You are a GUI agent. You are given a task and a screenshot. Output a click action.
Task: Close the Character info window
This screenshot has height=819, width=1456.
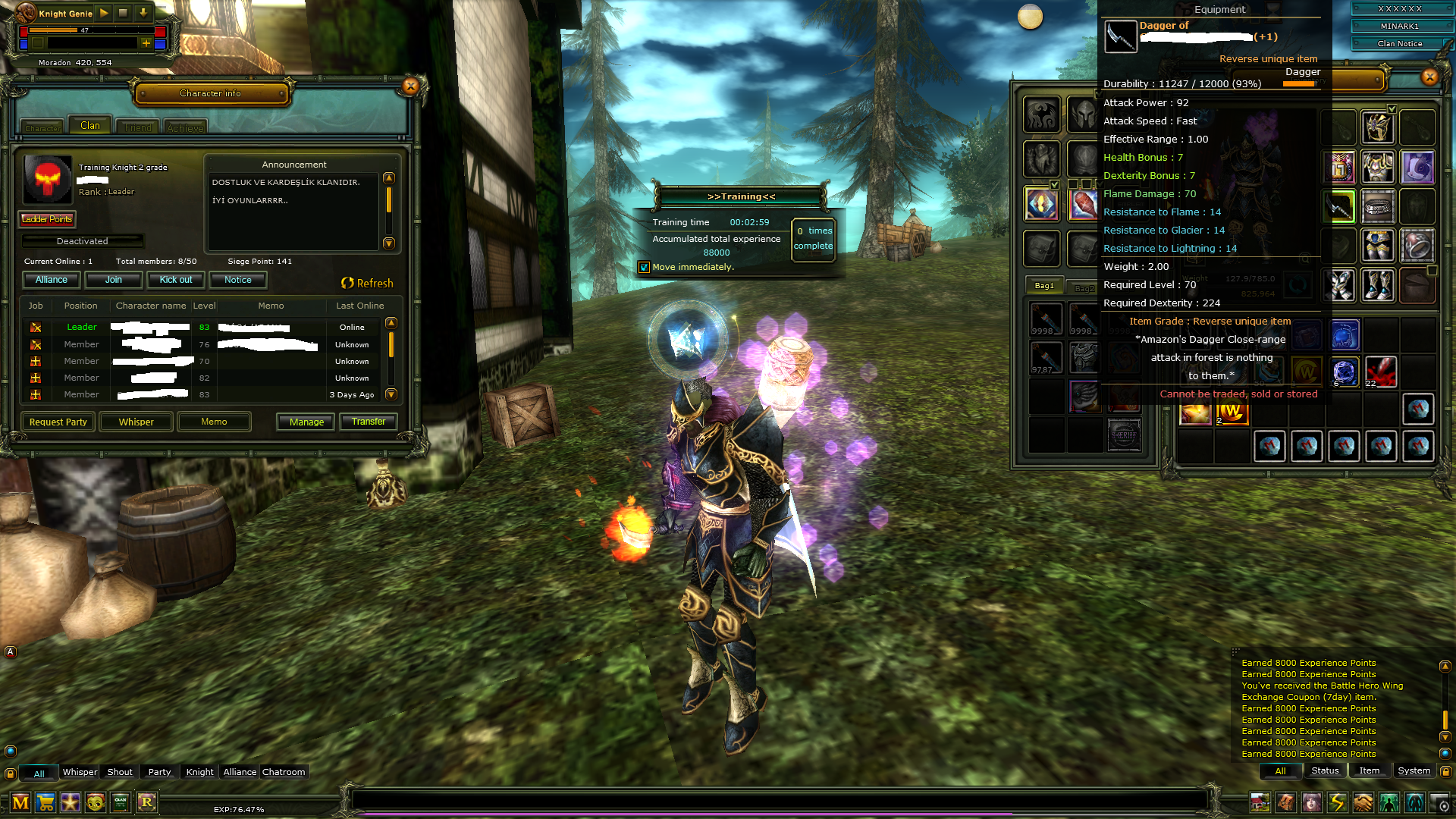(410, 86)
